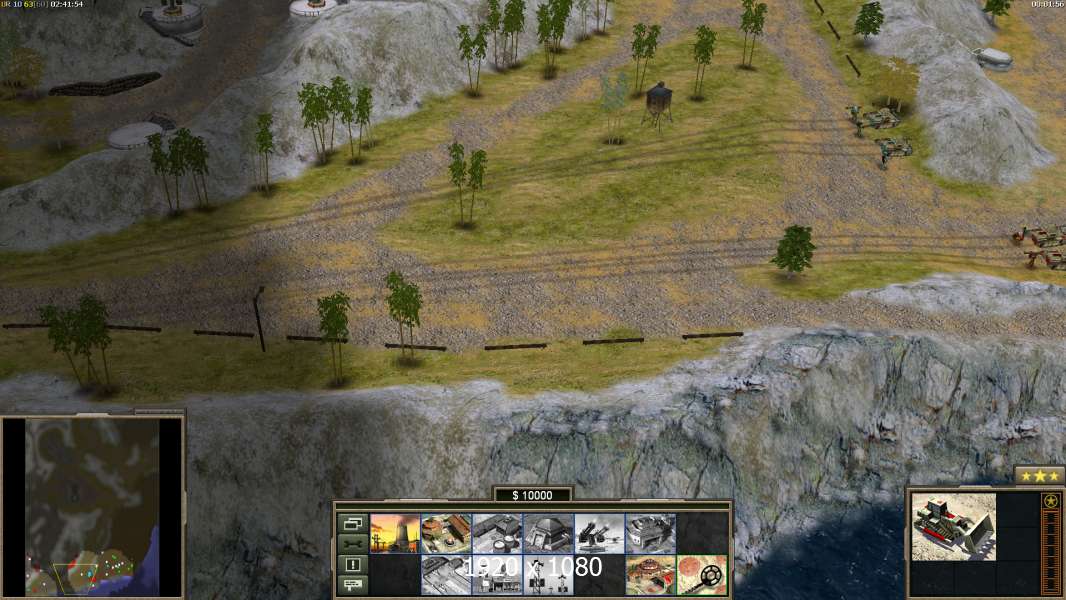Open the three-star generals powers button

[x=1038, y=476]
